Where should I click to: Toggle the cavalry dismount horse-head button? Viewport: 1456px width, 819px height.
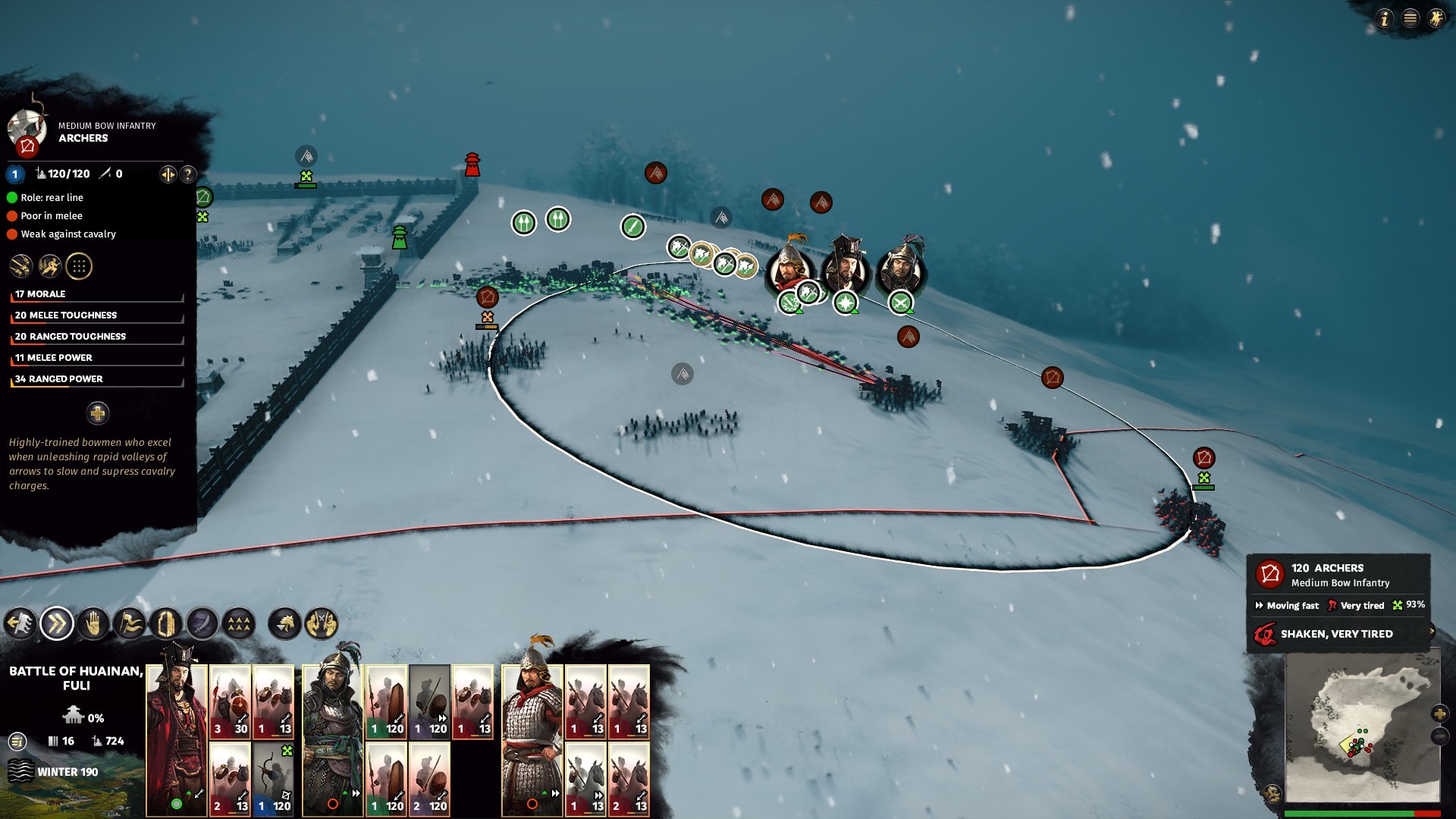point(285,624)
